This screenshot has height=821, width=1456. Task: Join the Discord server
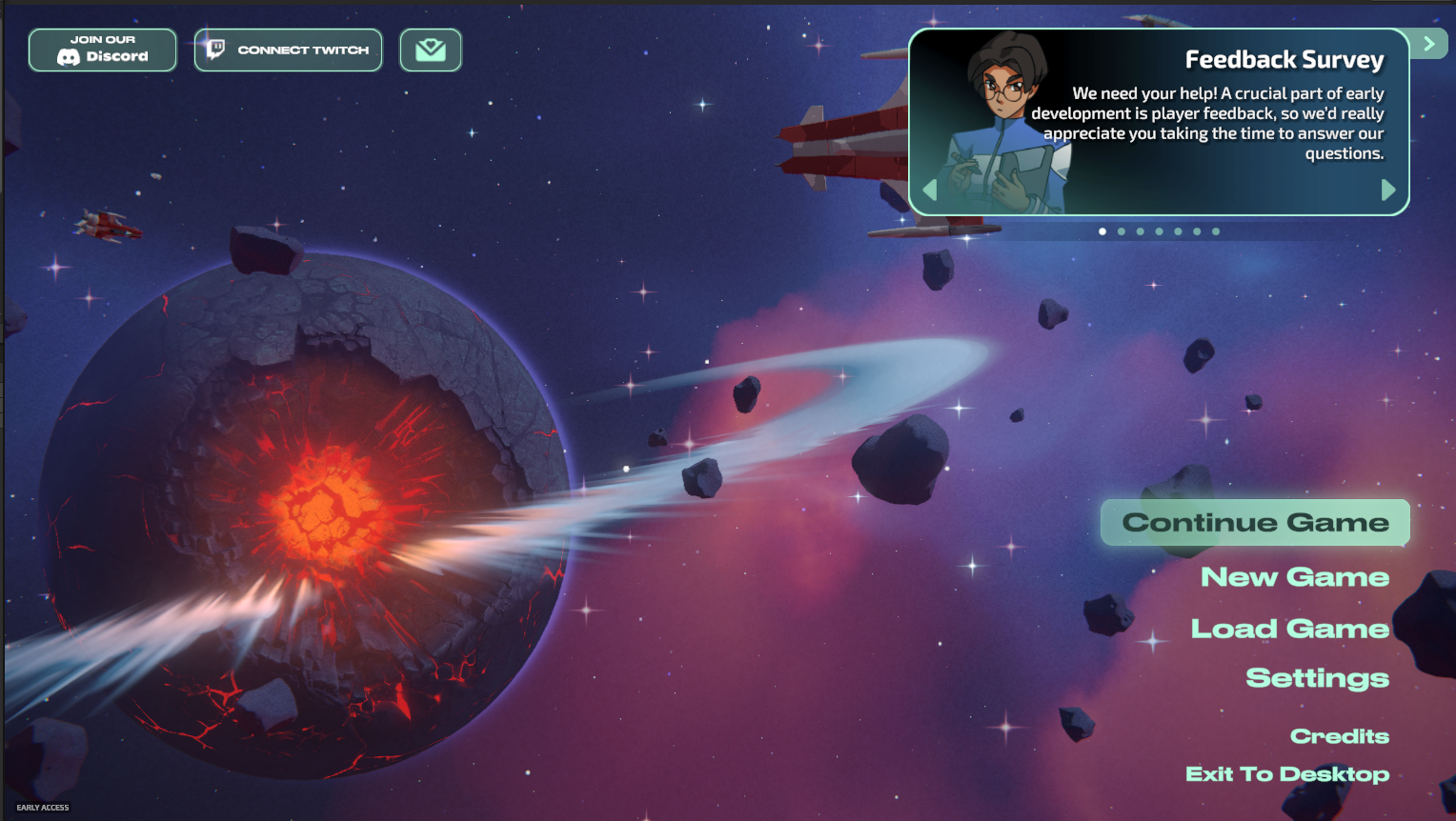(103, 50)
